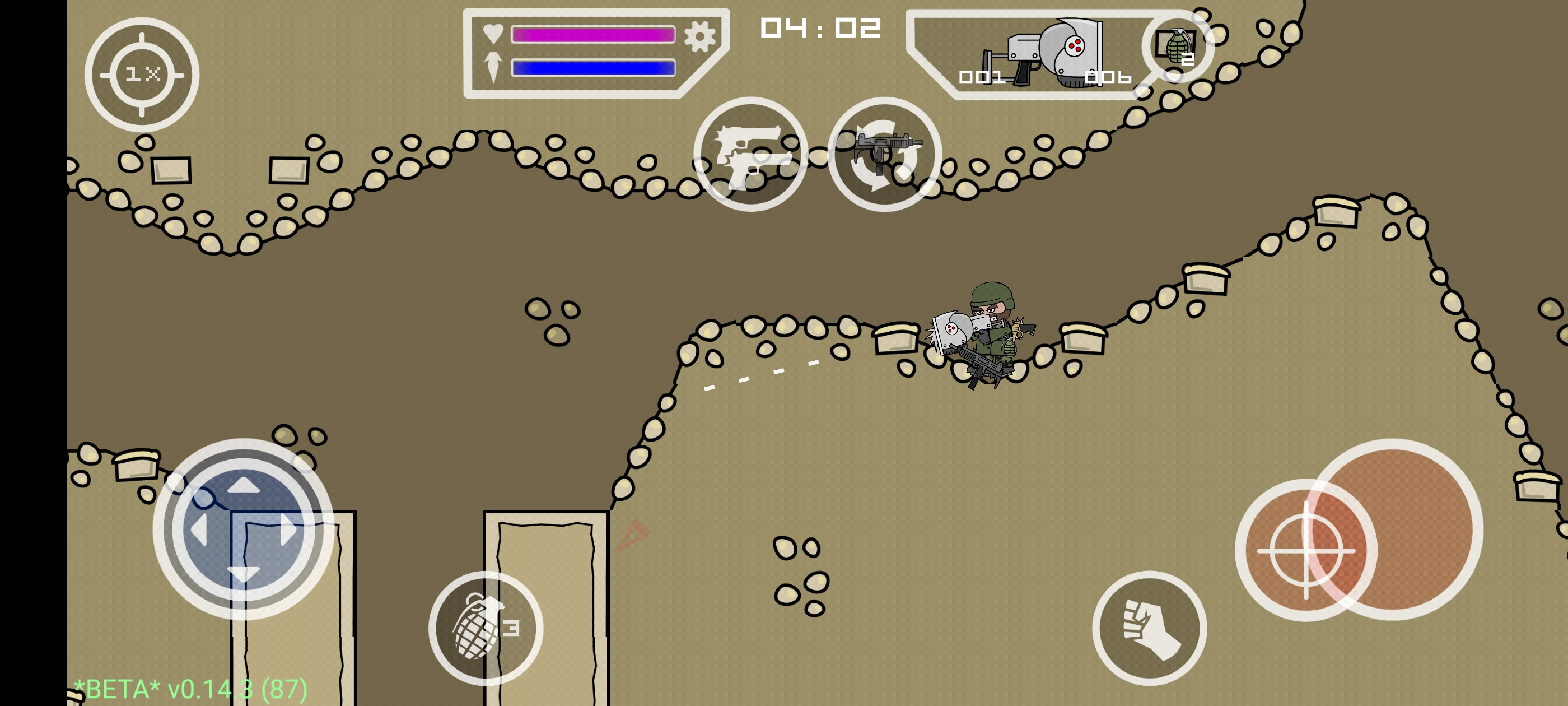Throw a grenade with the grenade button

[x=485, y=628]
